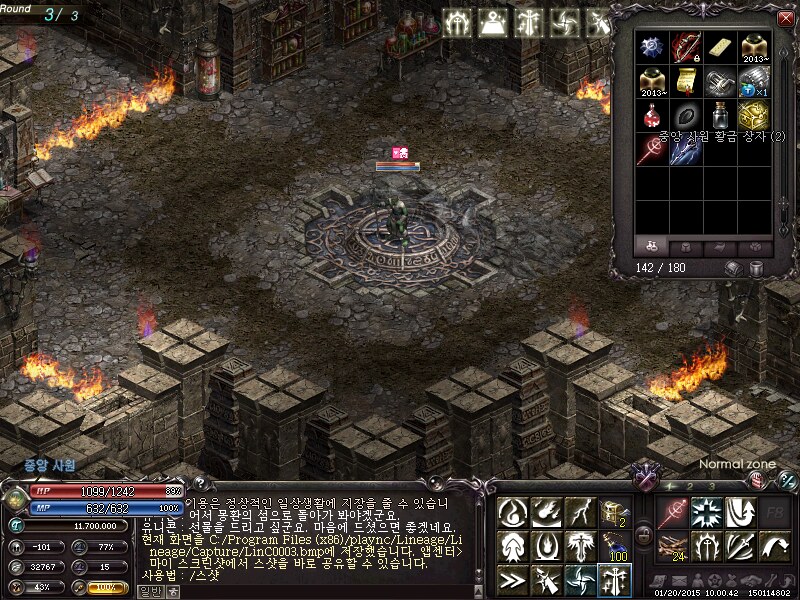Image resolution: width=800 pixels, height=600 pixels.
Task: Open the golden treasure box item
Action: pos(753,114)
